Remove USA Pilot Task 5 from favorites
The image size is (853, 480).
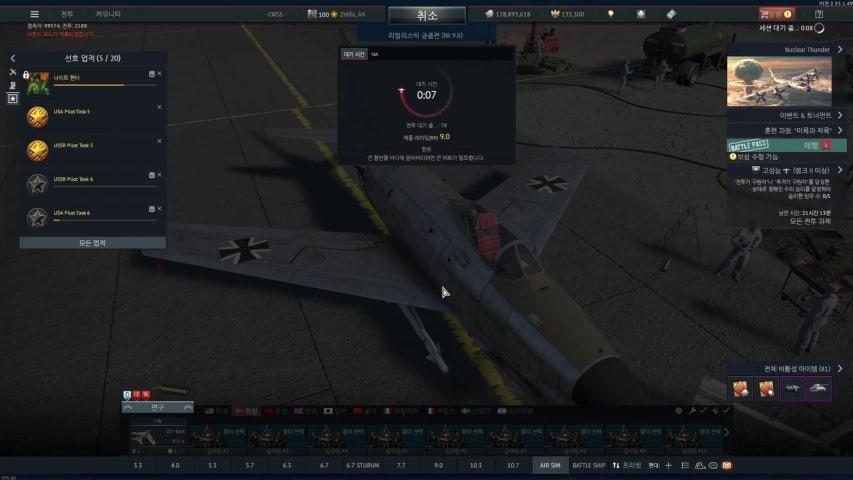click(159, 108)
